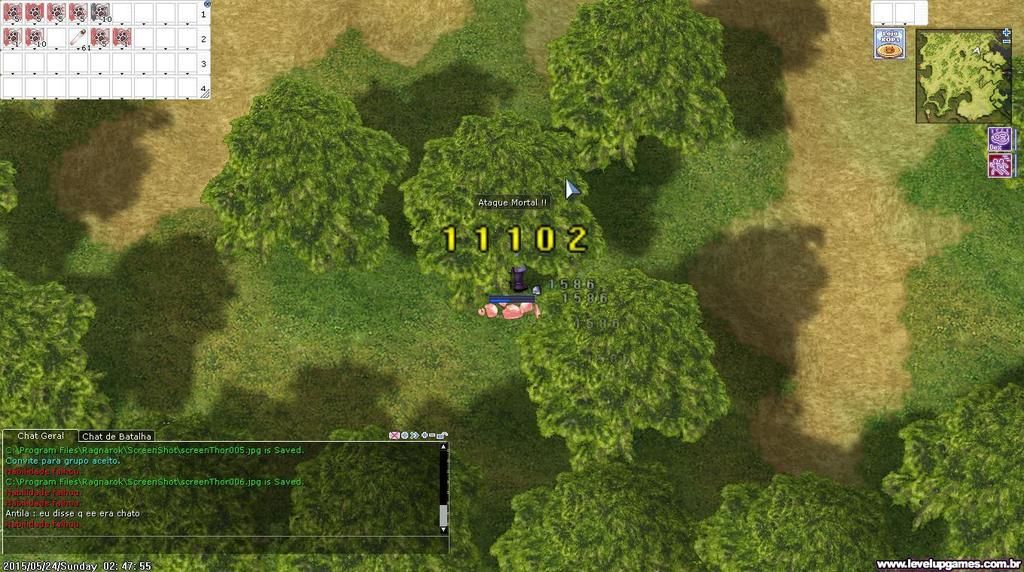Select the purple Dex buff status icon
The height and width of the screenshot is (572, 1024).
click(999, 139)
